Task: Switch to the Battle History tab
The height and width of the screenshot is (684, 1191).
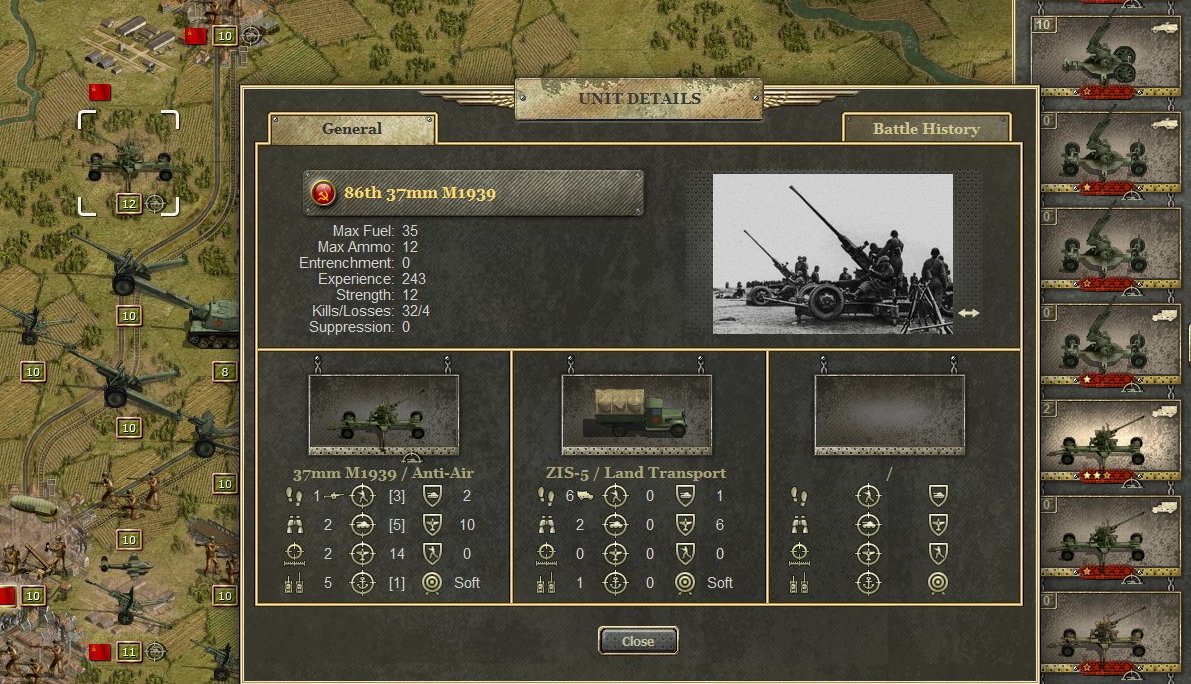Action: [x=926, y=128]
